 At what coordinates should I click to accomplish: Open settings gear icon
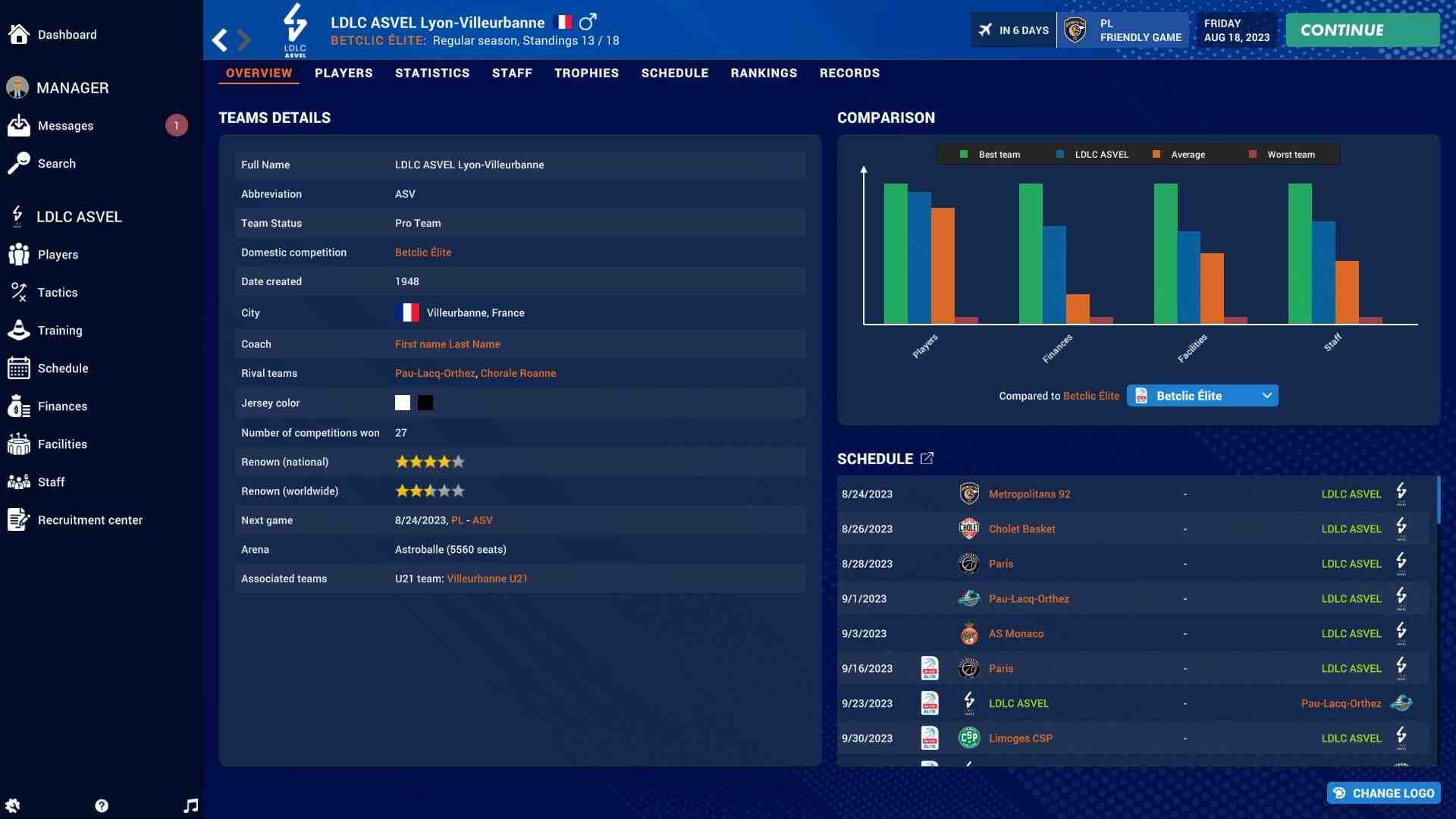pyautogui.click(x=13, y=805)
